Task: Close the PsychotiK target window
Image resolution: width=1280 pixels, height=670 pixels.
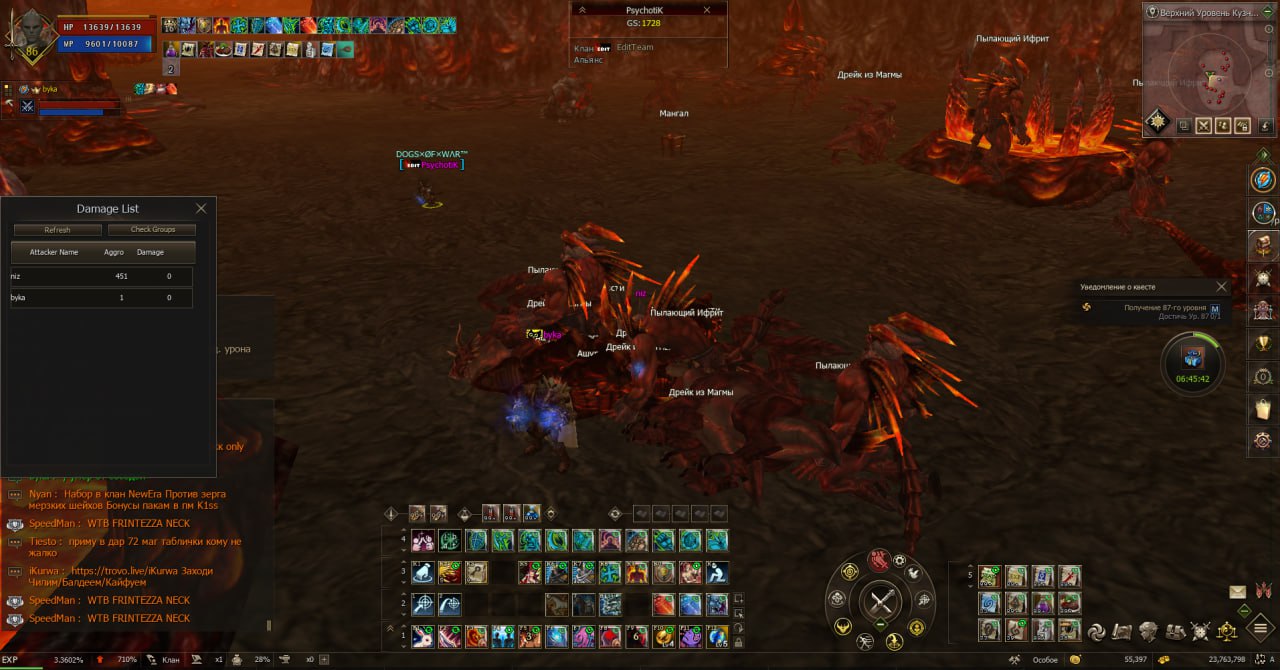Action: [x=707, y=10]
